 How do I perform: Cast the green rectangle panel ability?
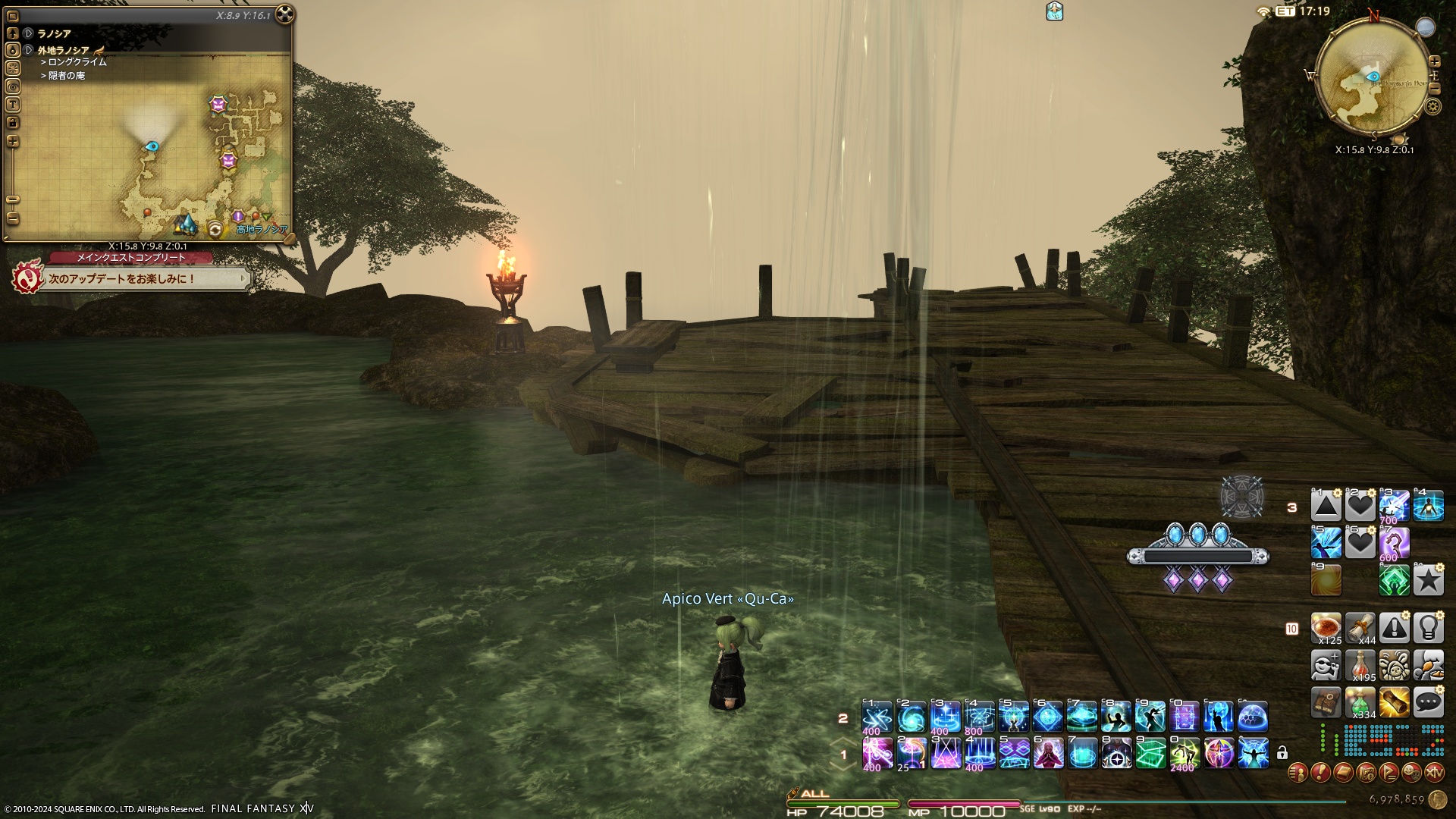pos(1150,754)
